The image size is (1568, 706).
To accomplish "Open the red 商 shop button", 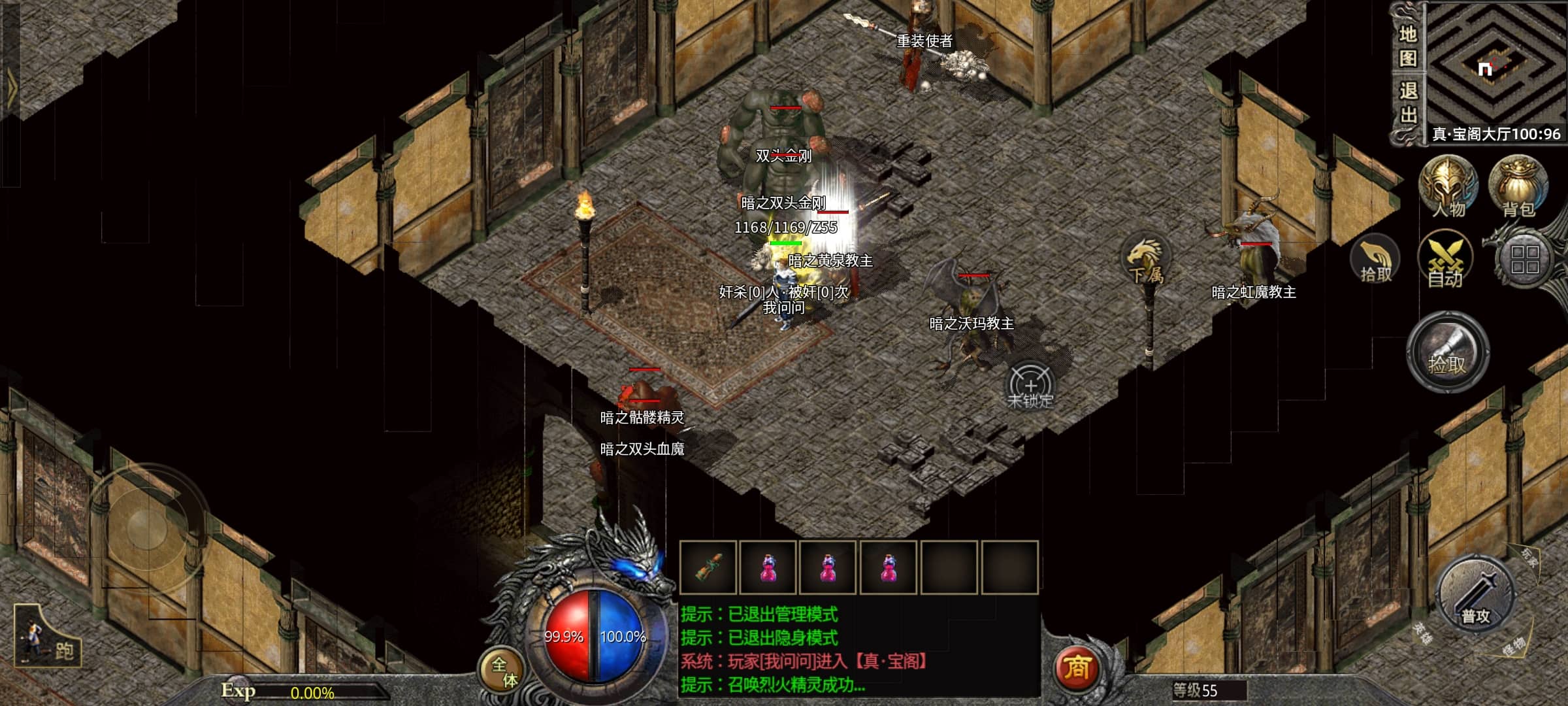I will (1077, 667).
